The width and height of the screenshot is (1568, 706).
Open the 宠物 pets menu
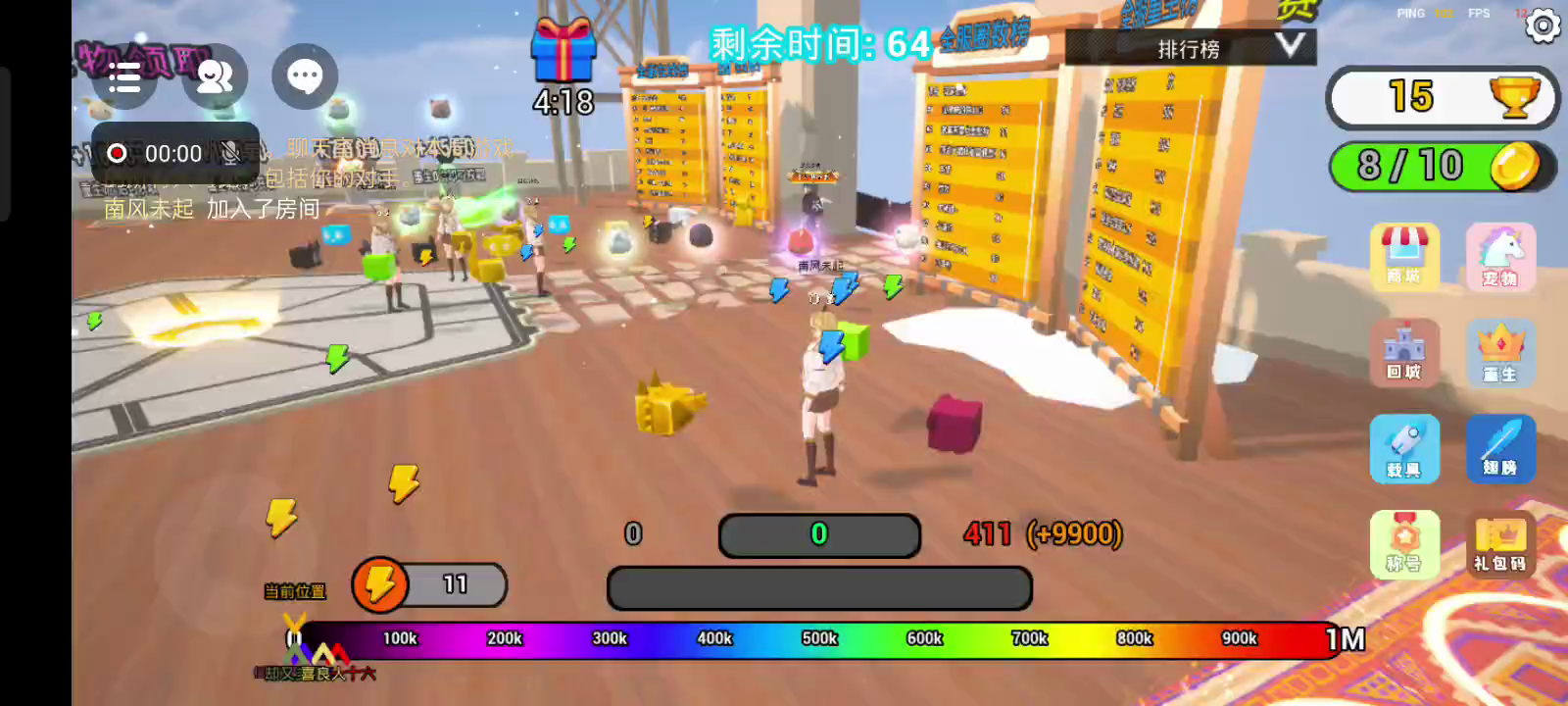pos(1500,256)
